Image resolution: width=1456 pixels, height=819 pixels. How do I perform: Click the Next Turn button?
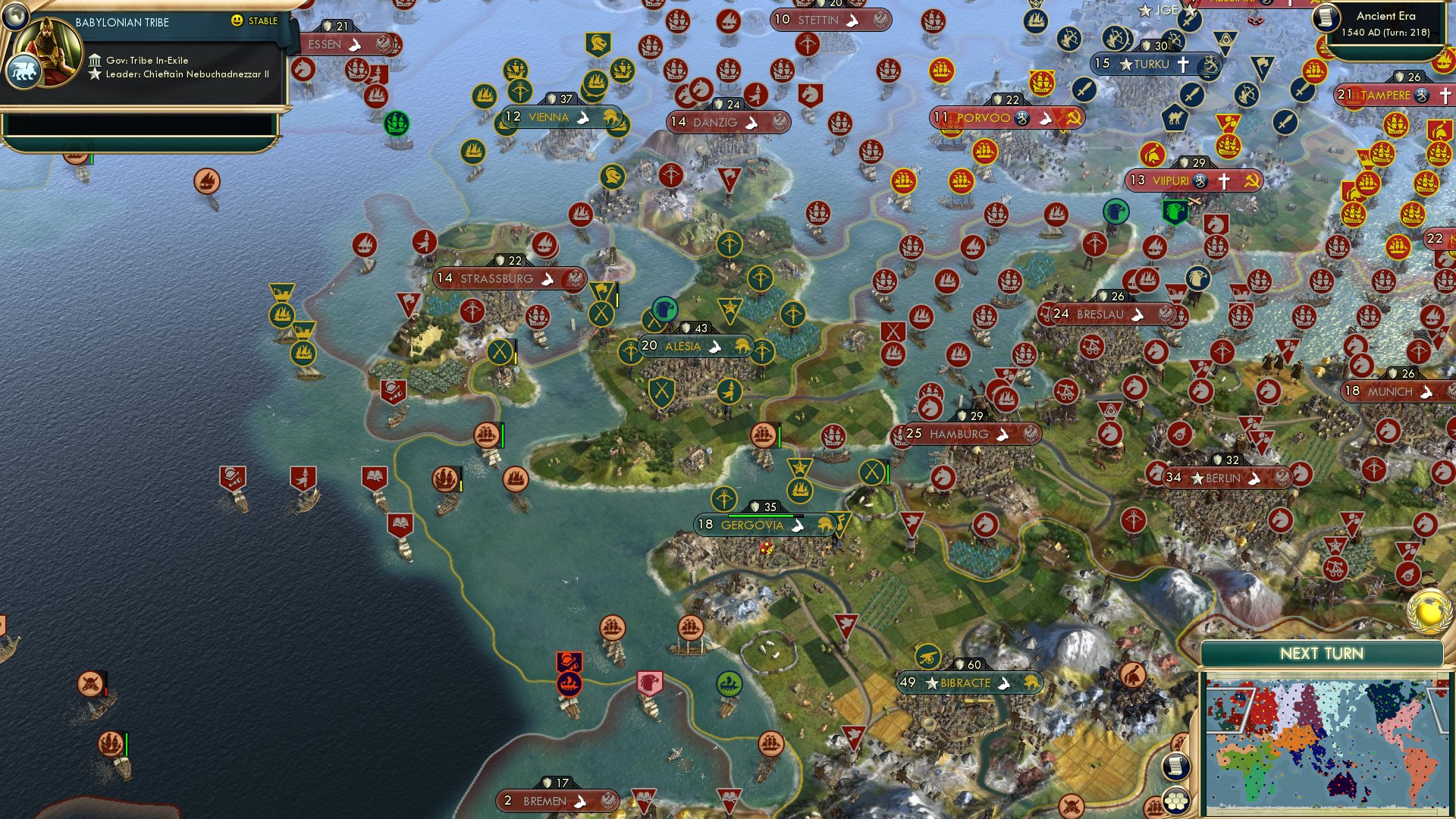1322,651
